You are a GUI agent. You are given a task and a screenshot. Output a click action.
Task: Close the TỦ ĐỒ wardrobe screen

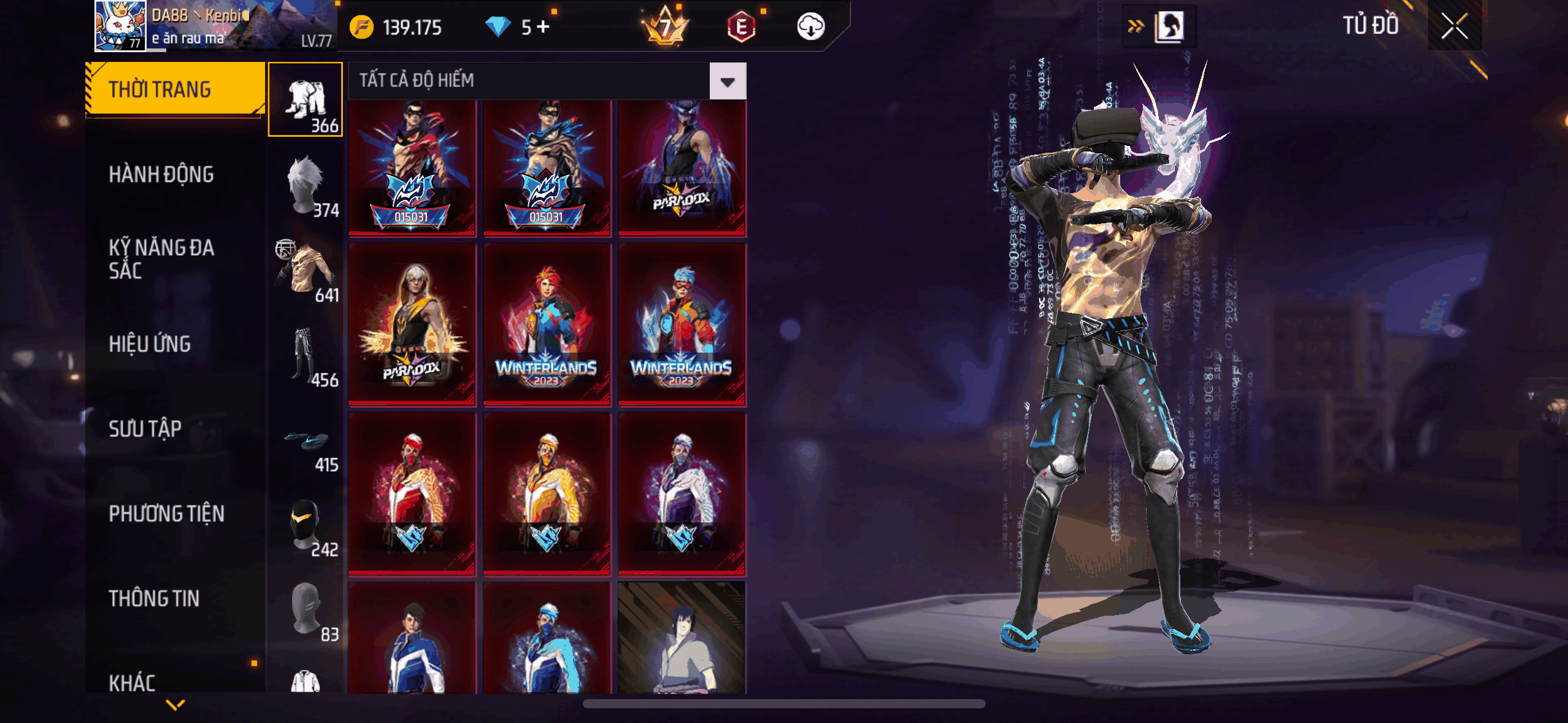click(1454, 26)
